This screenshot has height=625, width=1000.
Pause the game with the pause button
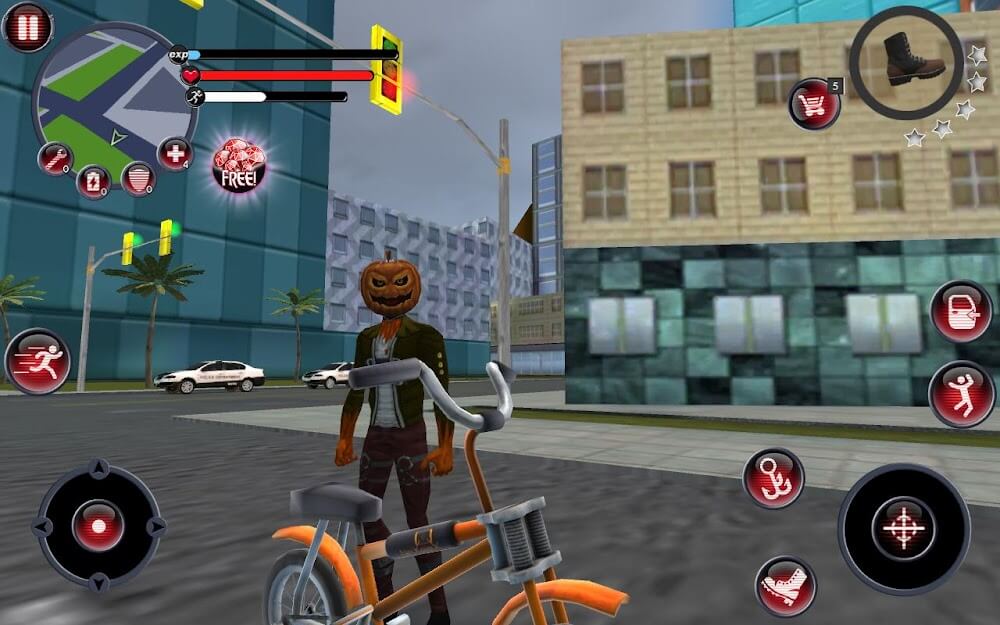(x=27, y=27)
